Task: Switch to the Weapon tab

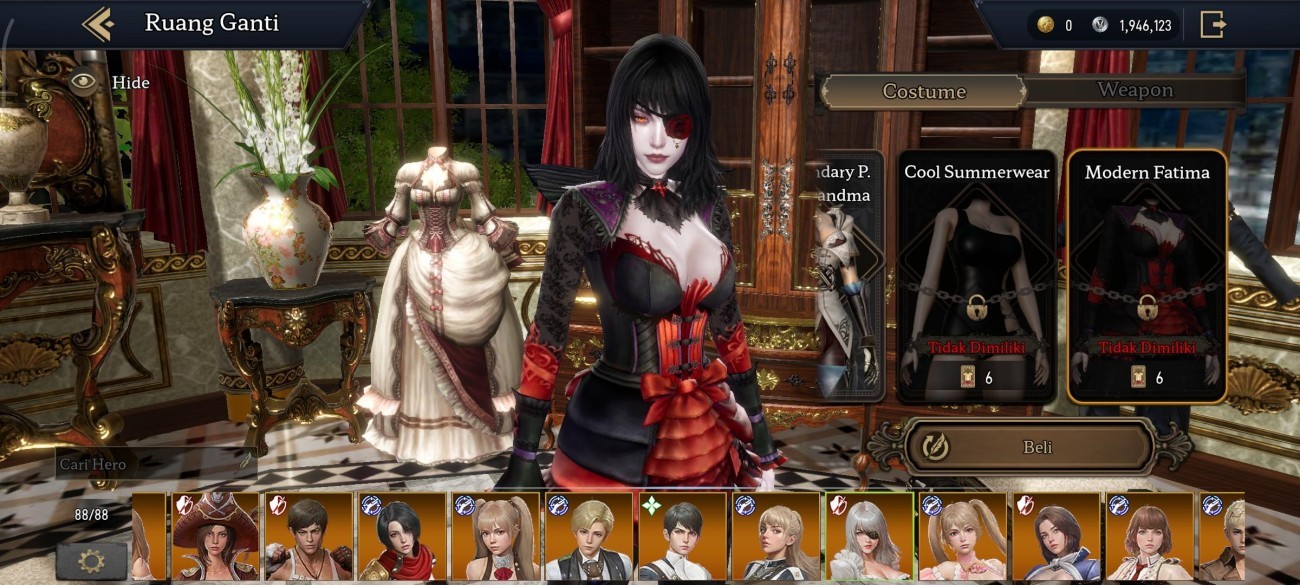Action: [1134, 90]
